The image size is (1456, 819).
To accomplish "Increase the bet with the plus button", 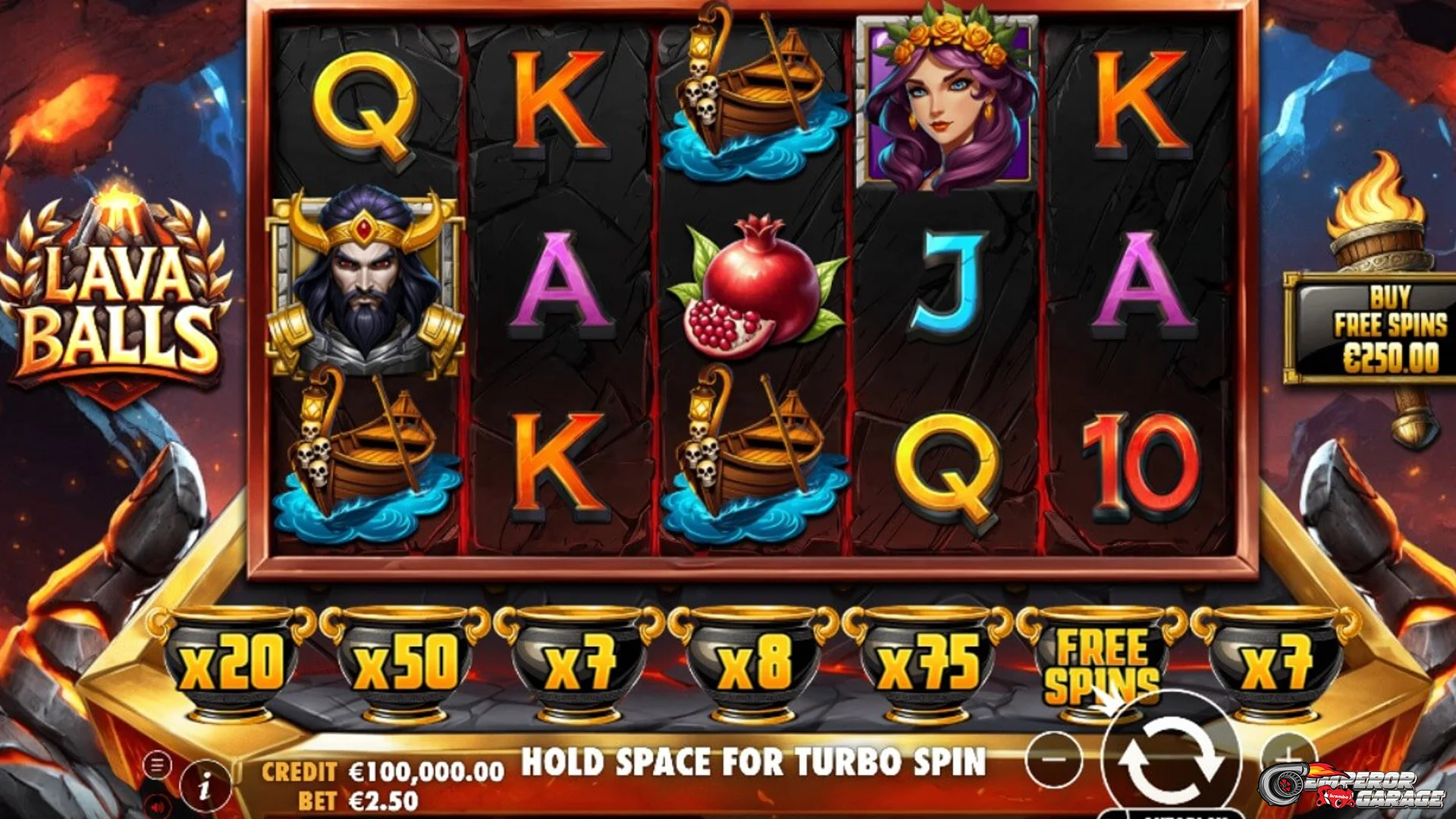I will click(x=1285, y=757).
